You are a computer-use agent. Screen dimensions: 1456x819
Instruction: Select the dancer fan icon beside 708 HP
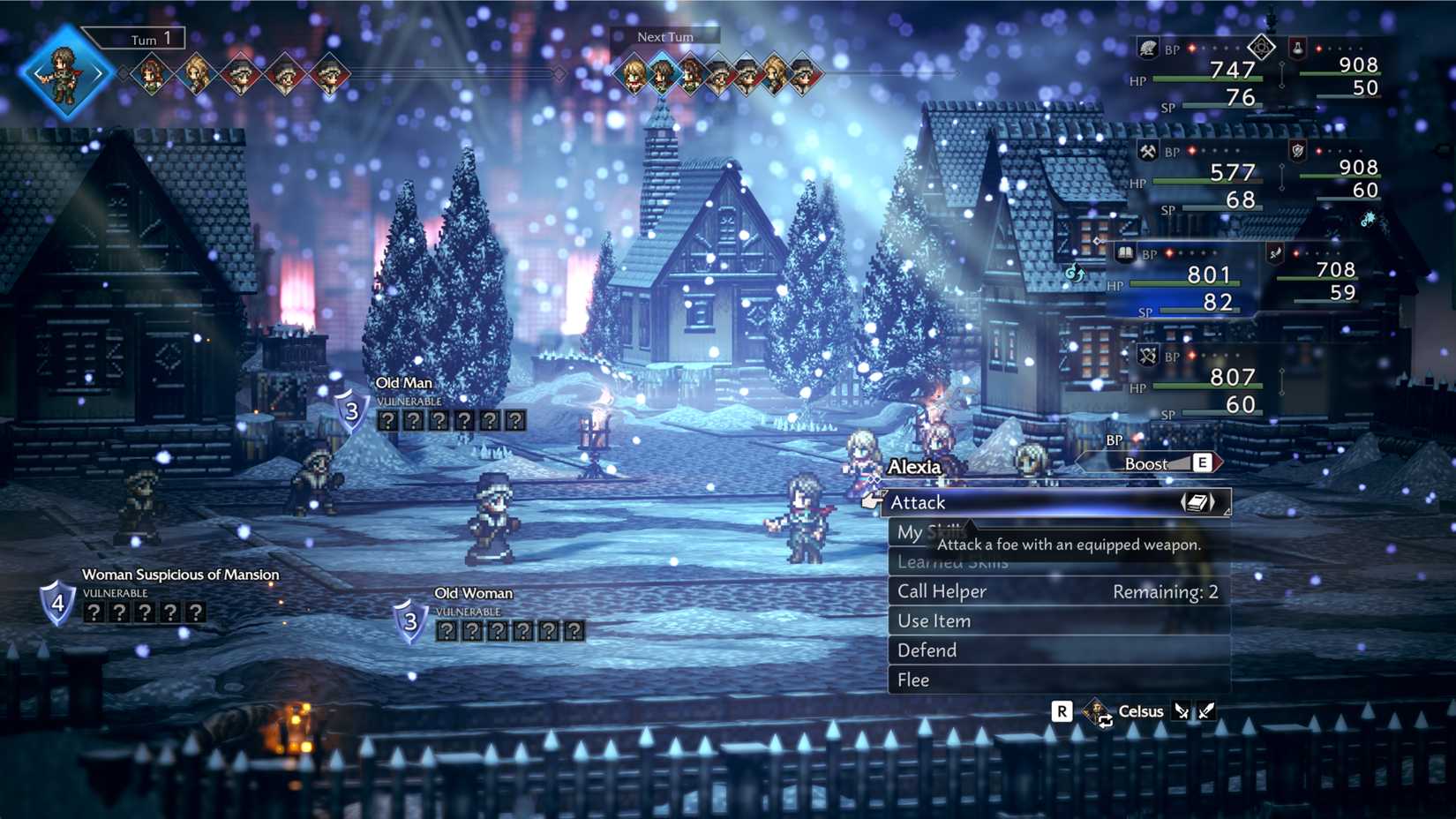click(1276, 253)
